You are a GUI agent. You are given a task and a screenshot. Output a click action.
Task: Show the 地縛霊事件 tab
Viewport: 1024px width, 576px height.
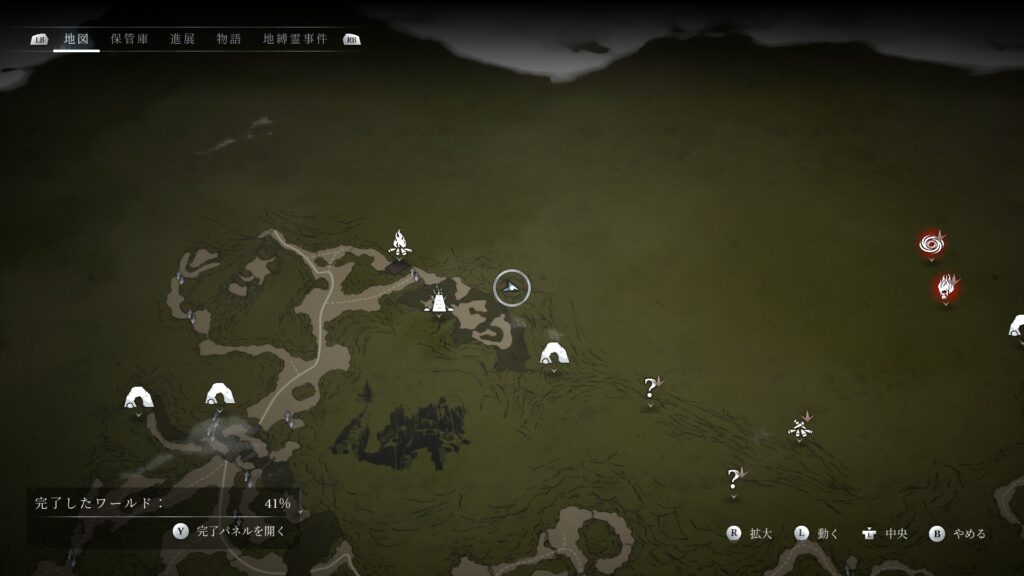pyautogui.click(x=295, y=39)
